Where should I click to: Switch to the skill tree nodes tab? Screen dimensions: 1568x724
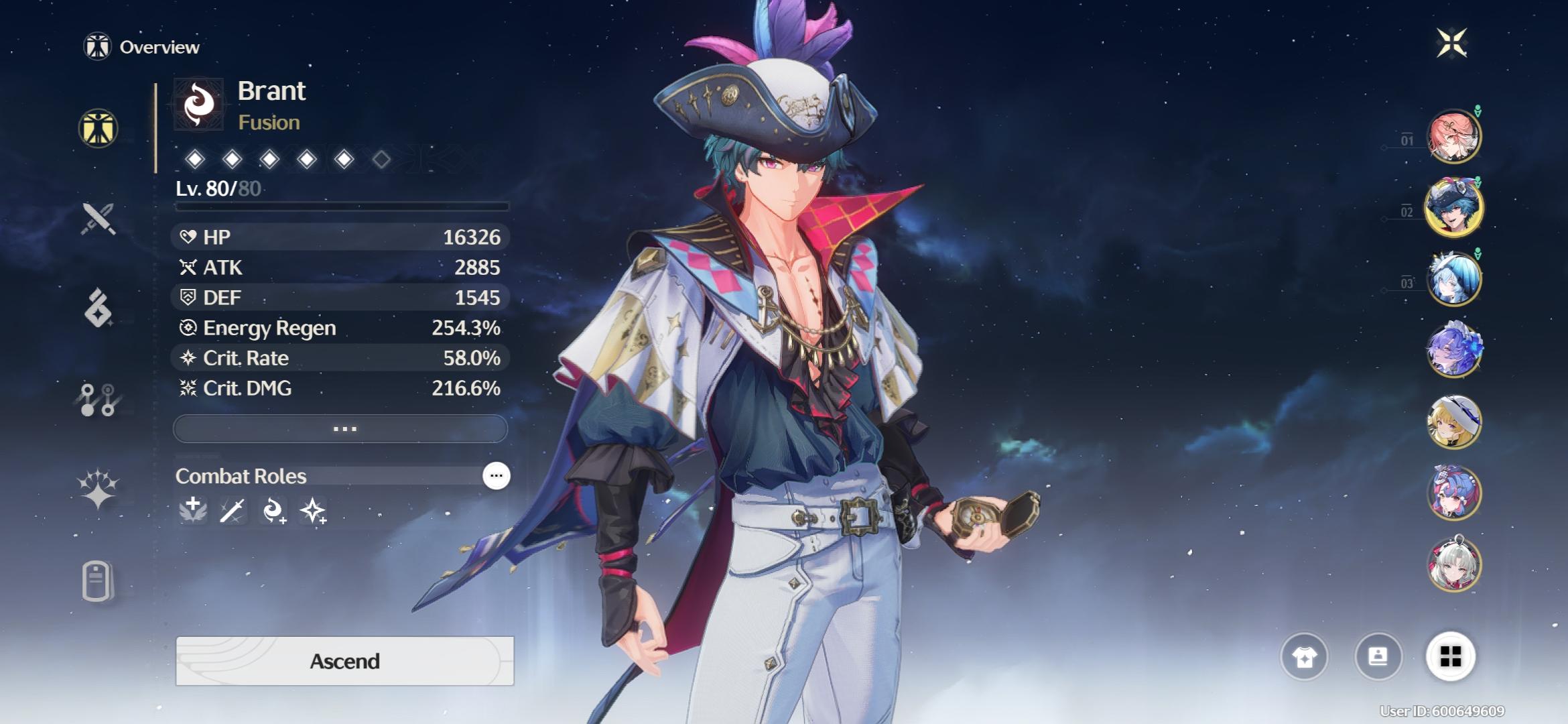99,400
